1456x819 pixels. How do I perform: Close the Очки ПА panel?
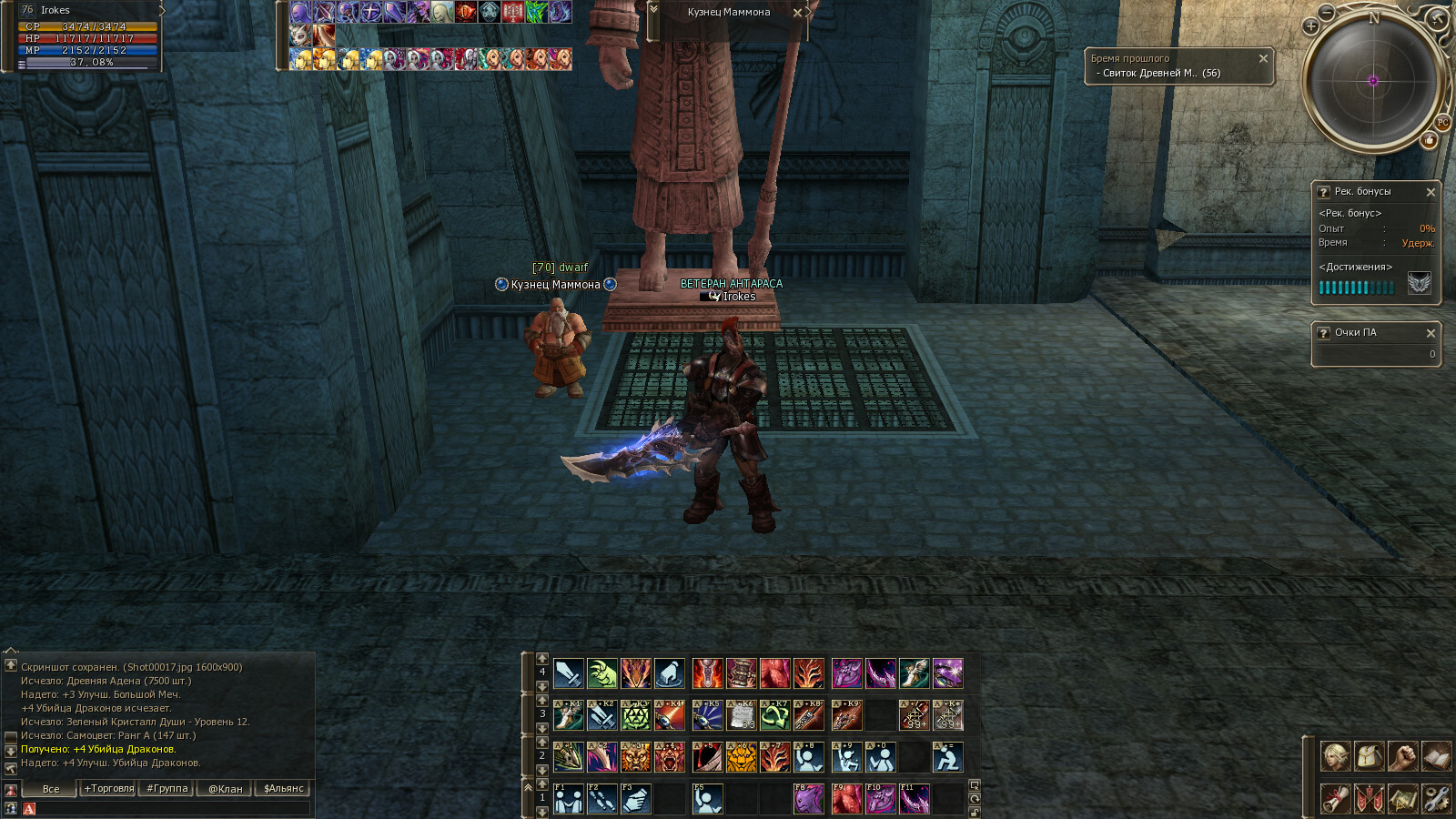click(1431, 333)
